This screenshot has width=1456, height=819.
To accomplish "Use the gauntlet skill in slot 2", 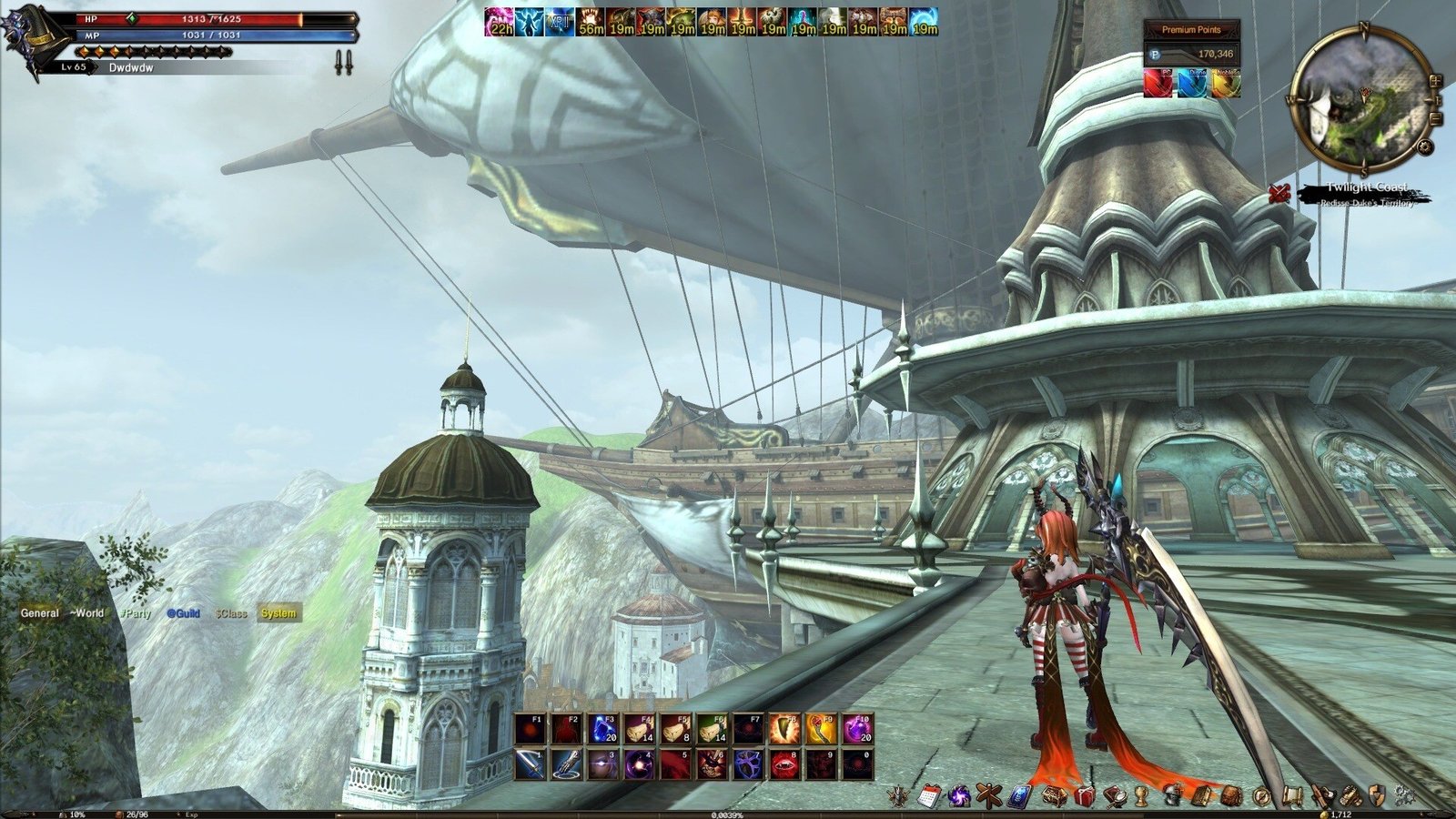I will tap(566, 764).
